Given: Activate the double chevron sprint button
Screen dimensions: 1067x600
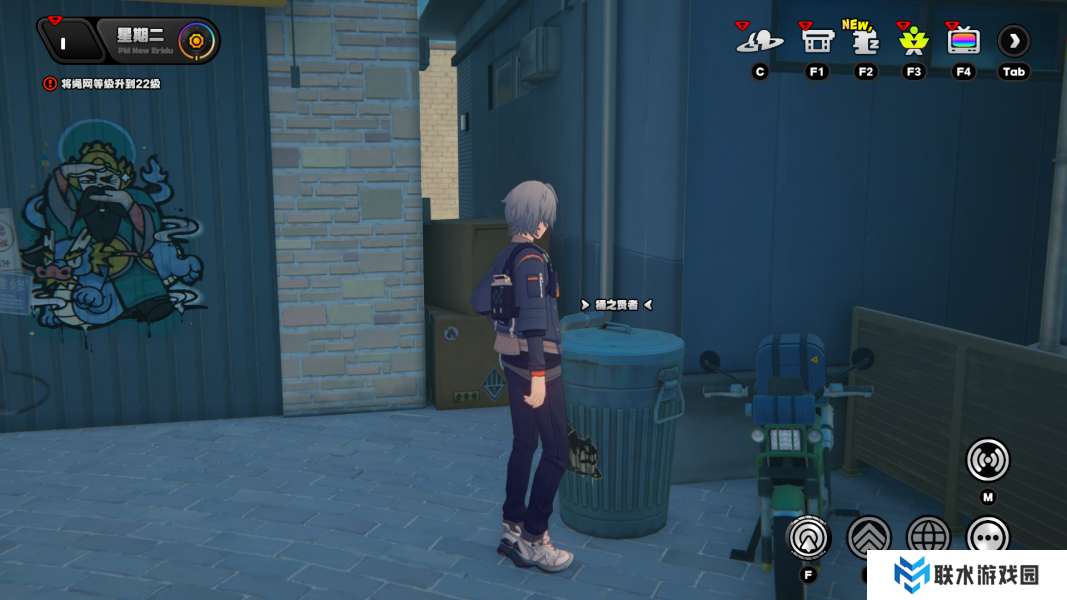Looking at the screenshot, I should point(868,537).
